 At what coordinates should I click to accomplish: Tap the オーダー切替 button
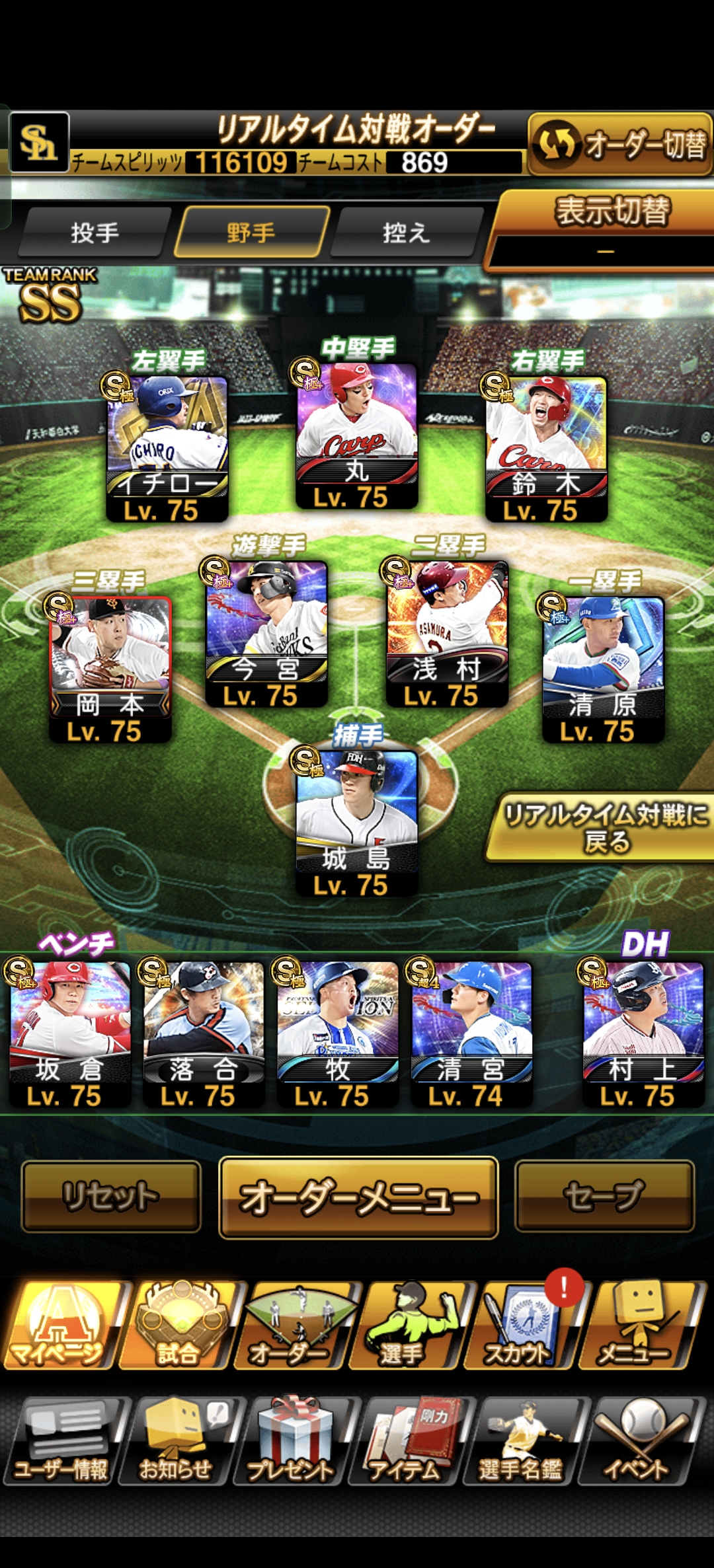(621, 143)
